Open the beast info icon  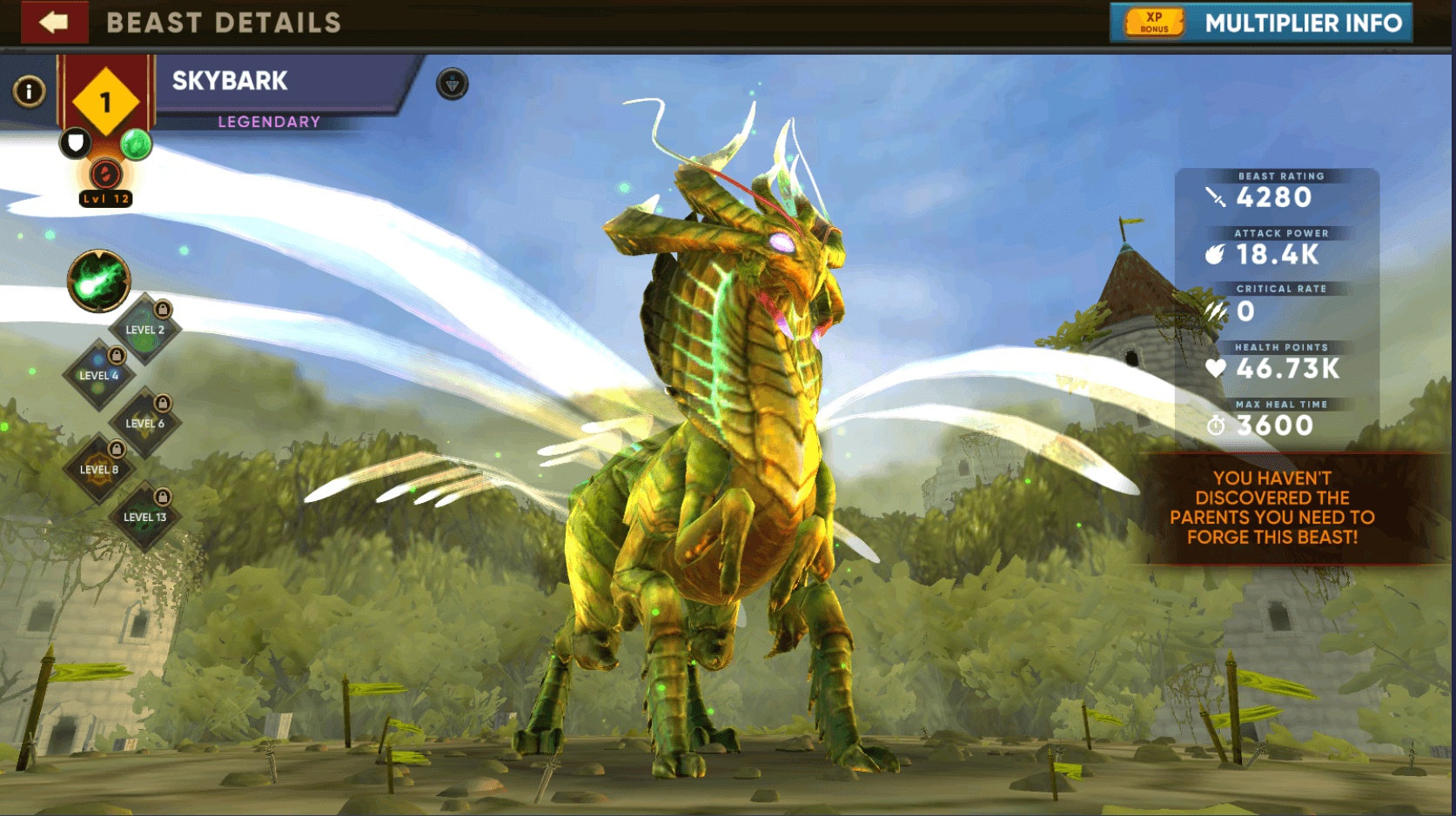point(29,90)
